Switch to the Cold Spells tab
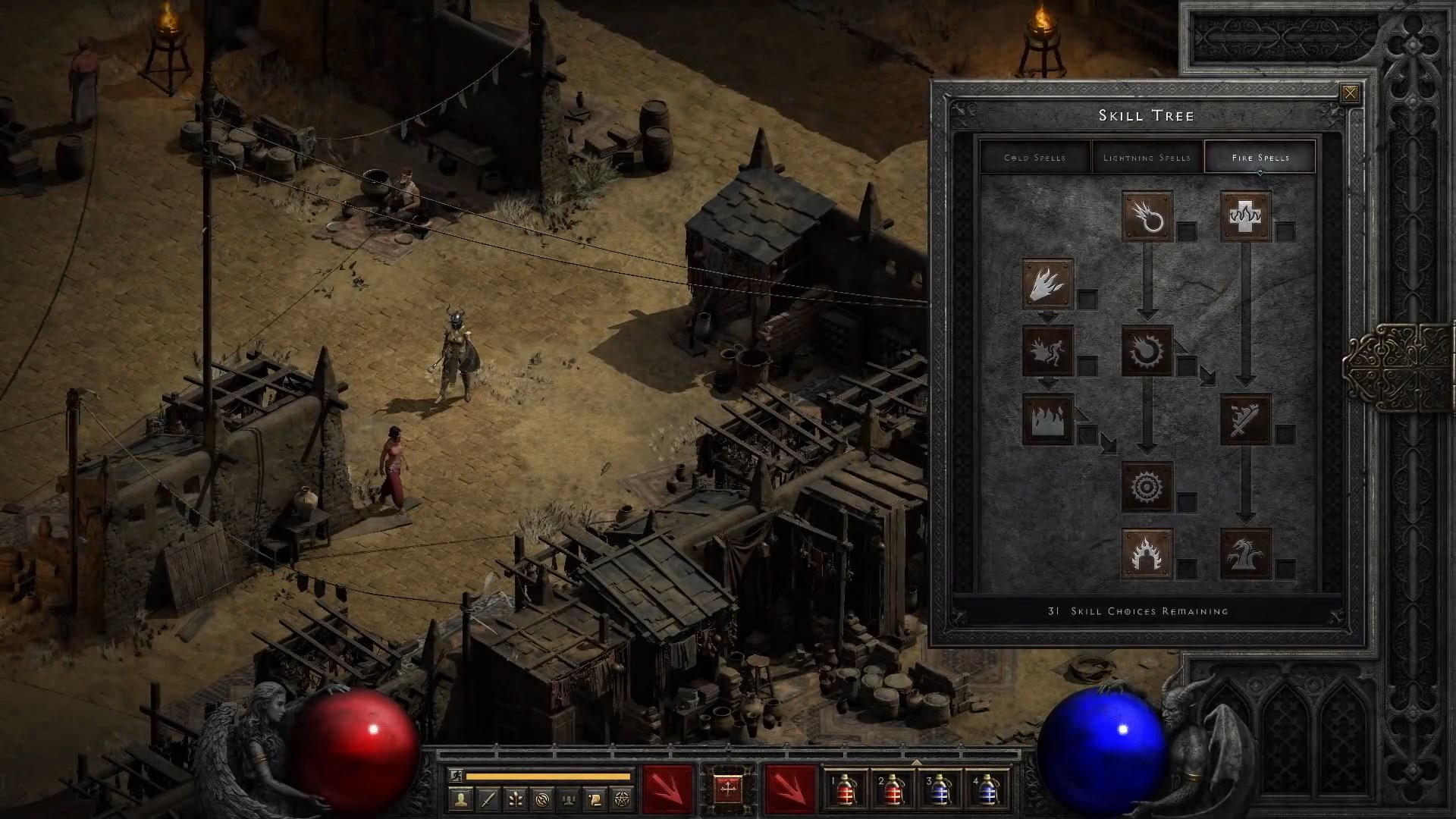1456x819 pixels. pos(1034,157)
